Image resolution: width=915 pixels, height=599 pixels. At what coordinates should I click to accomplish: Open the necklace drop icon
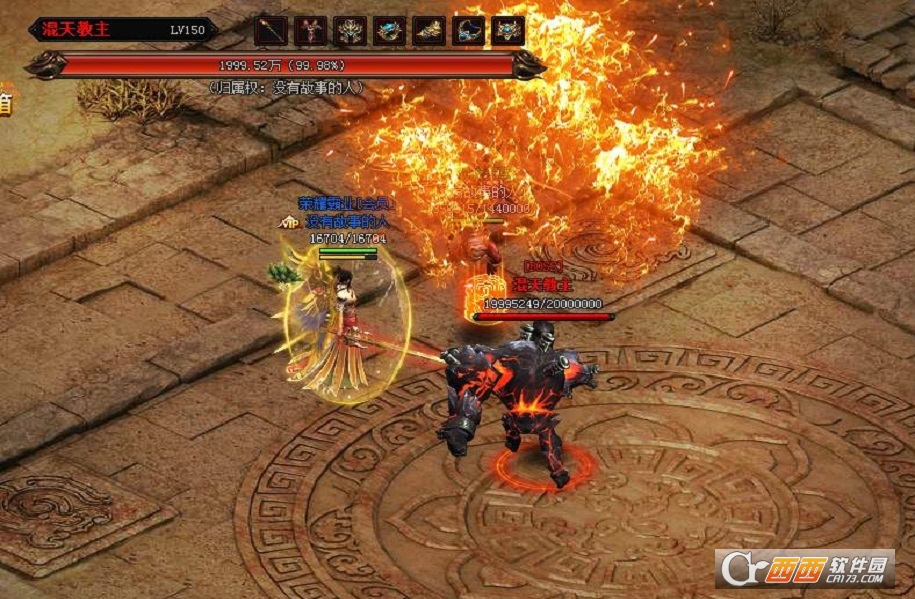tap(469, 31)
